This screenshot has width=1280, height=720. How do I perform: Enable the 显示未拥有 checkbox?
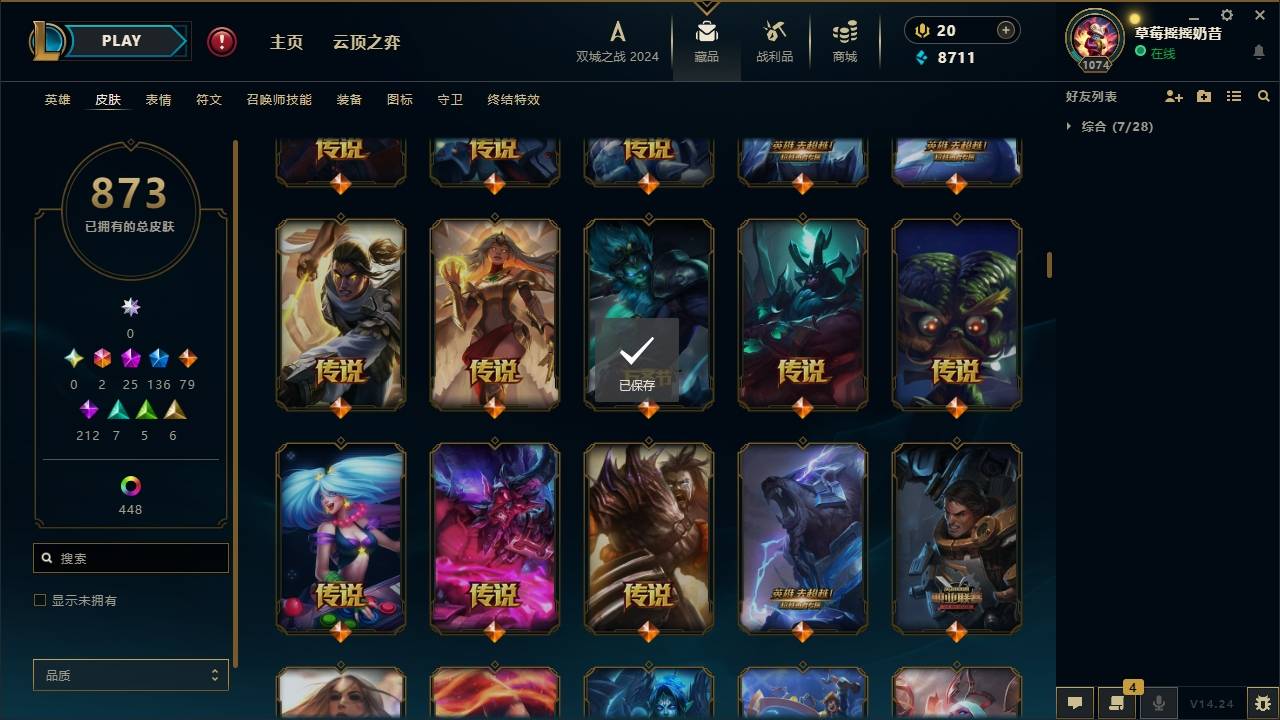click(40, 600)
